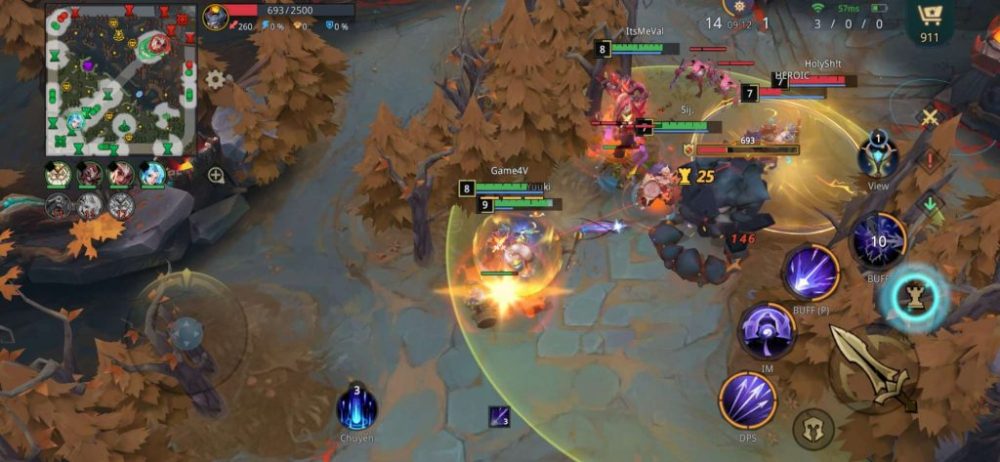Open the settings gear
1000x462 pixels.
click(215, 79)
